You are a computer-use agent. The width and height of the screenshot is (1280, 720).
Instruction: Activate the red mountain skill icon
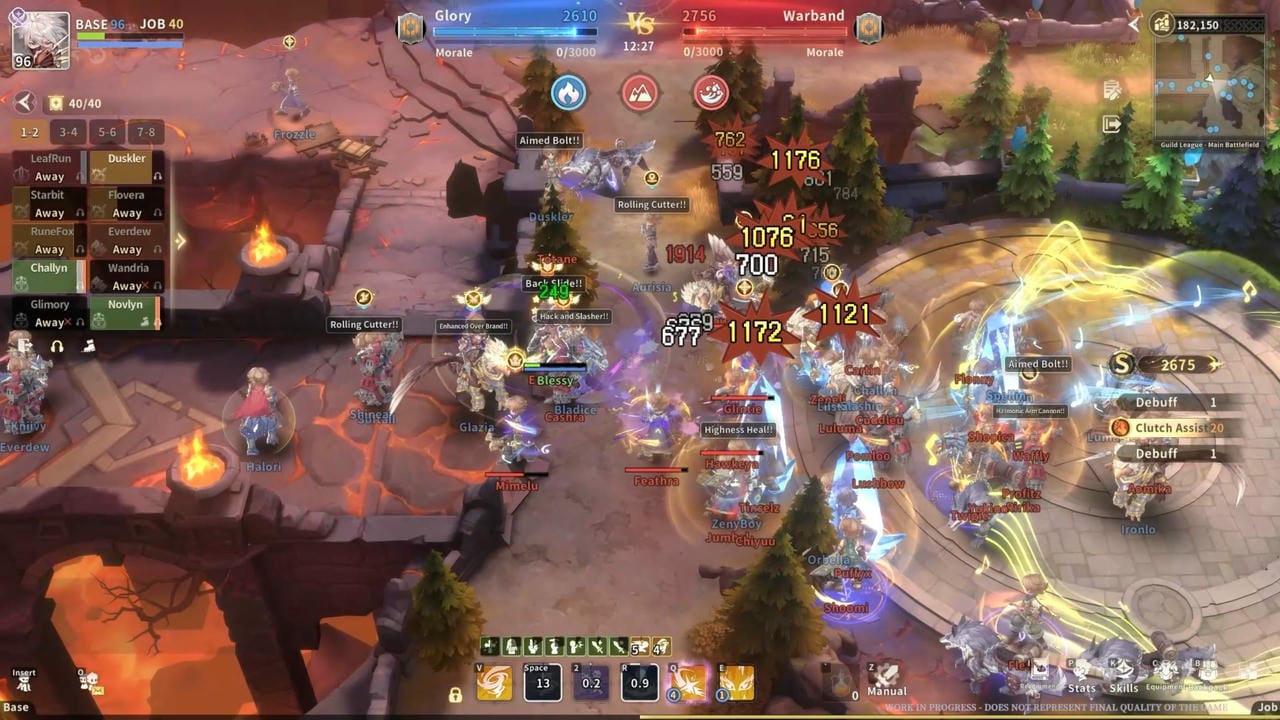coord(640,93)
